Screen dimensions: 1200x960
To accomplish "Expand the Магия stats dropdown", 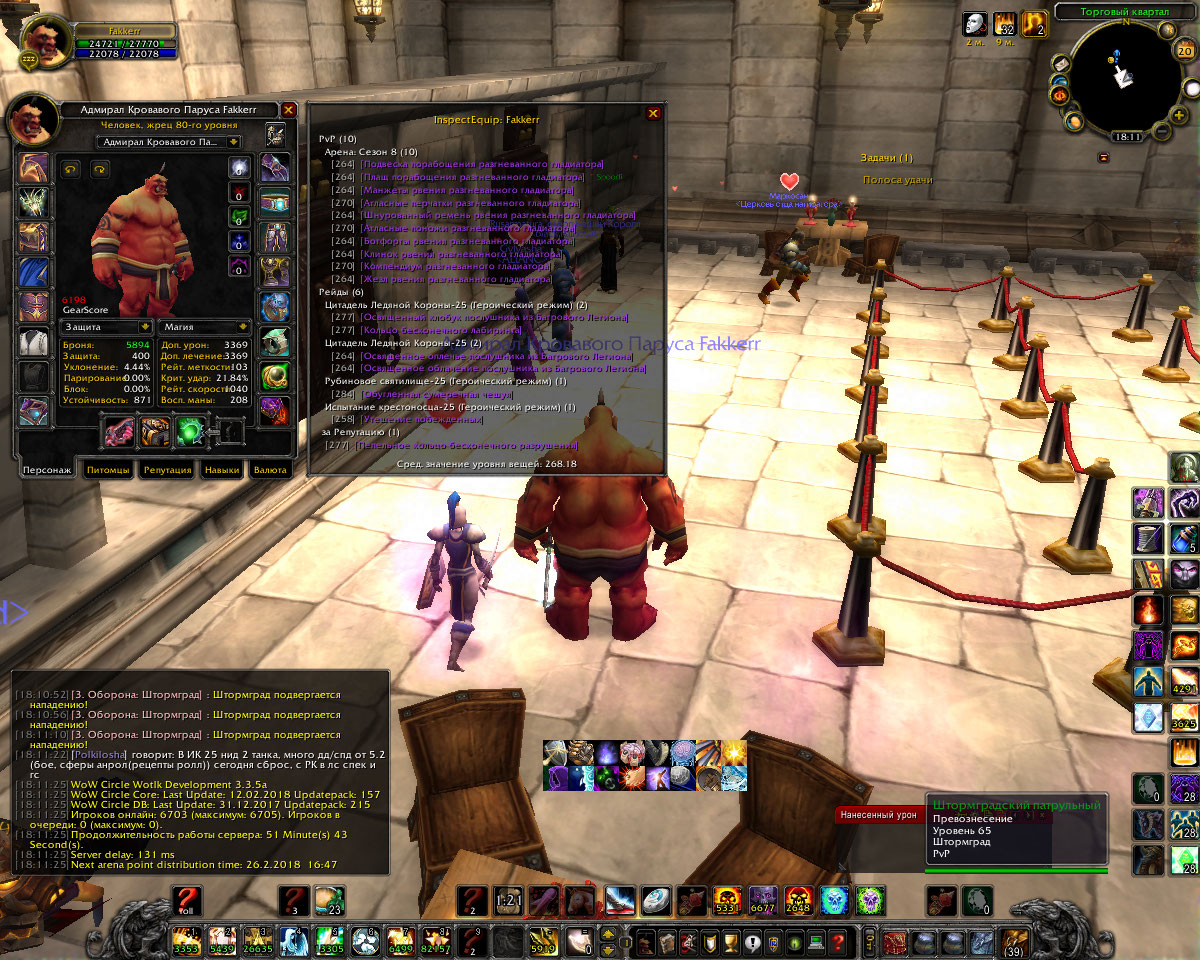I will [243, 326].
